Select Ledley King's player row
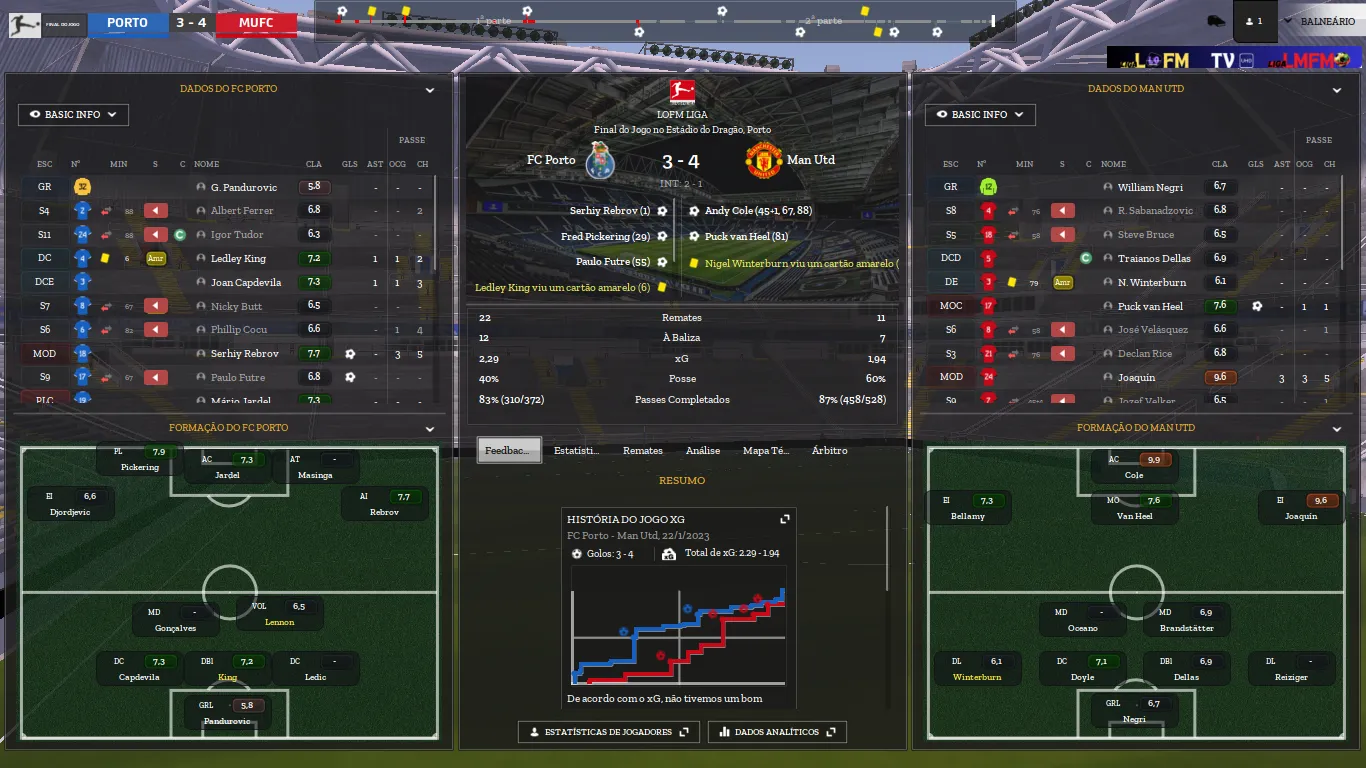This screenshot has height=768, width=1366. pos(238,258)
